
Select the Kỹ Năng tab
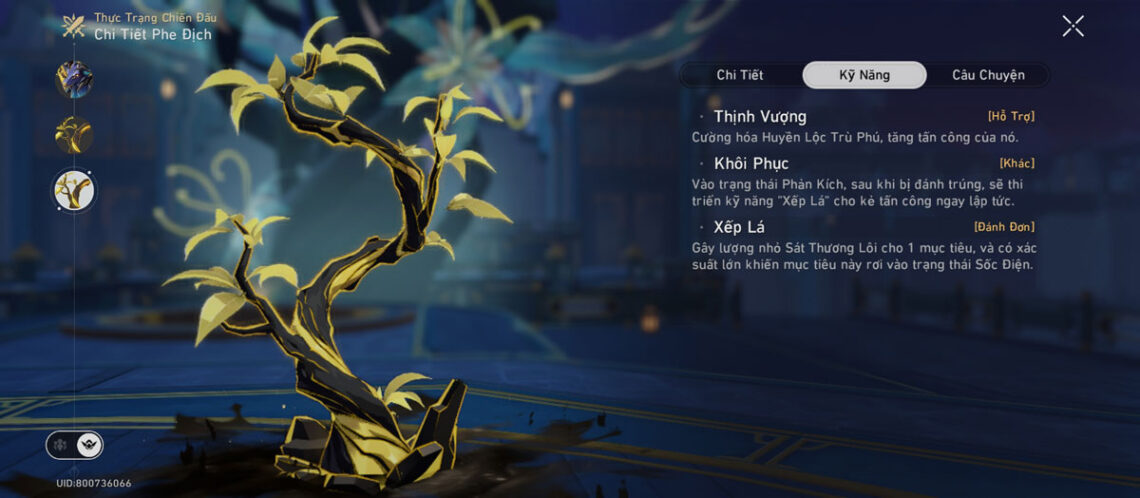[864, 75]
